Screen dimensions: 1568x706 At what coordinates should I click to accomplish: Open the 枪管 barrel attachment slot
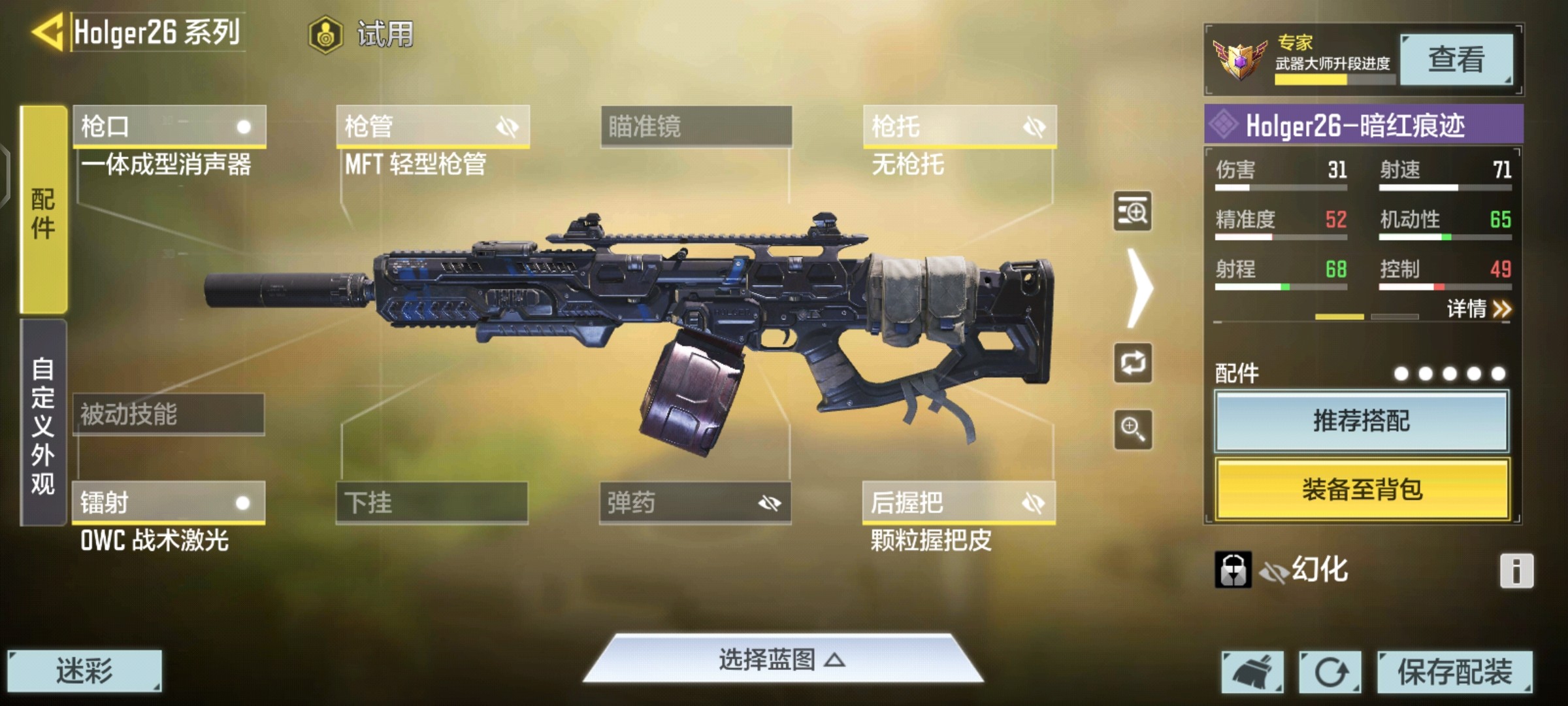tap(433, 126)
